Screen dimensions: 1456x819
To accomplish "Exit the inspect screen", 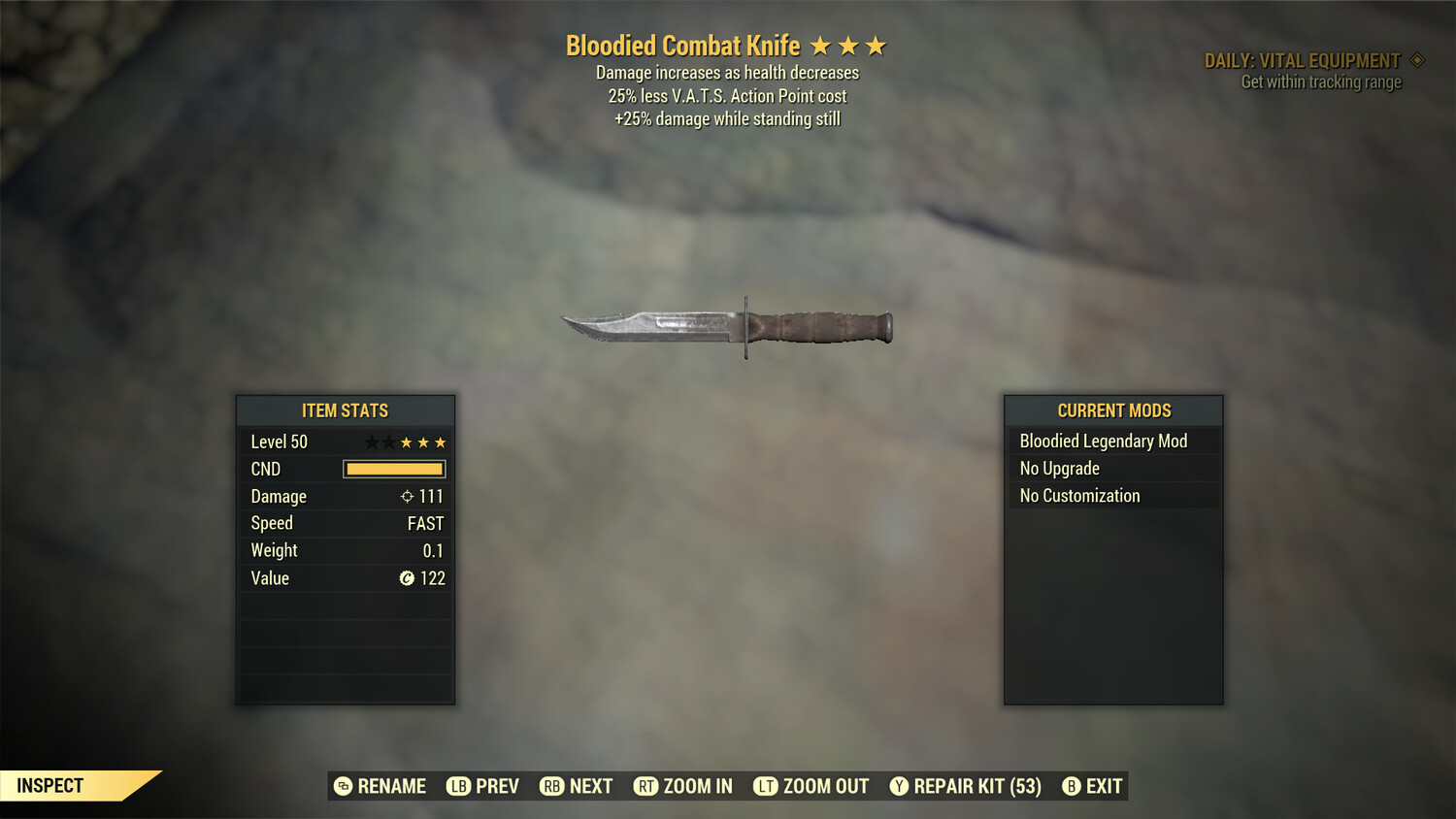I will pyautogui.click(x=1093, y=786).
